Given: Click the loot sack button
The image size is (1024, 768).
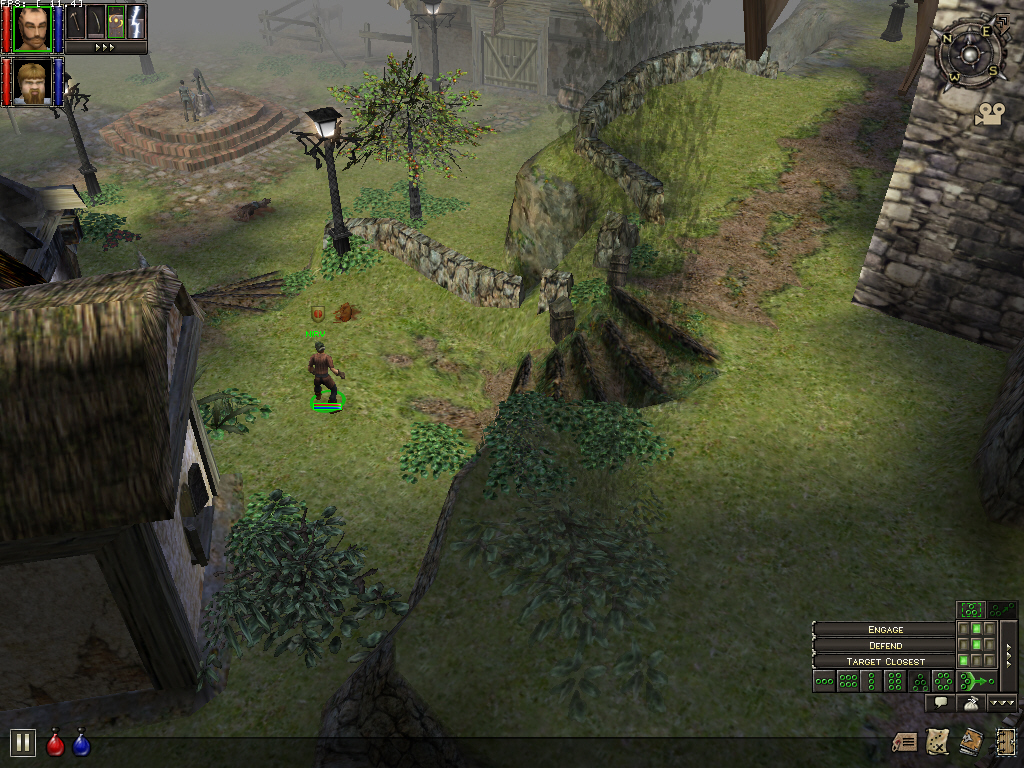Looking at the screenshot, I should click(970, 704).
